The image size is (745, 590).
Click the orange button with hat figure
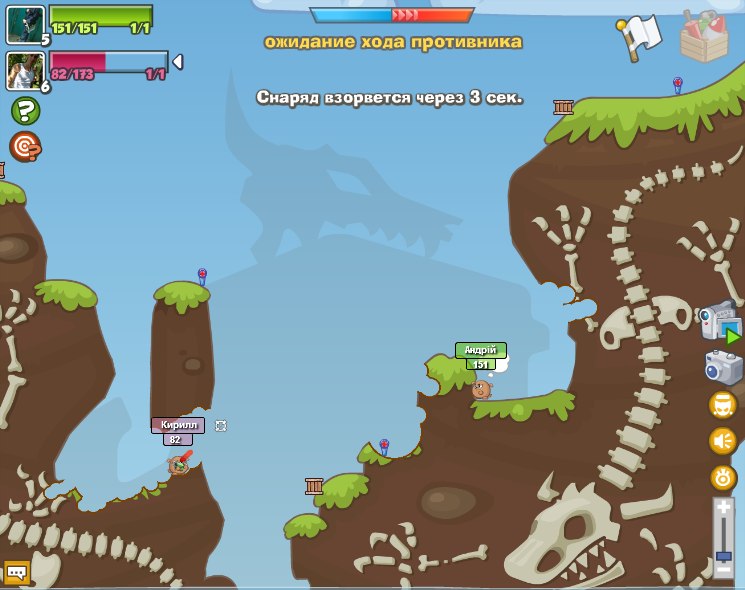[723, 405]
